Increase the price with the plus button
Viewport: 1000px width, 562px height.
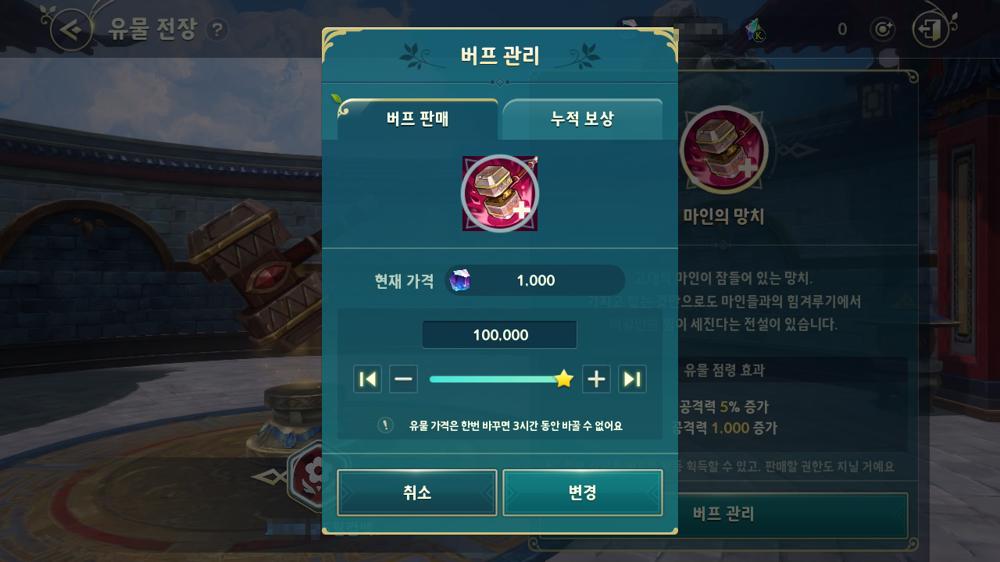pyautogui.click(x=596, y=379)
